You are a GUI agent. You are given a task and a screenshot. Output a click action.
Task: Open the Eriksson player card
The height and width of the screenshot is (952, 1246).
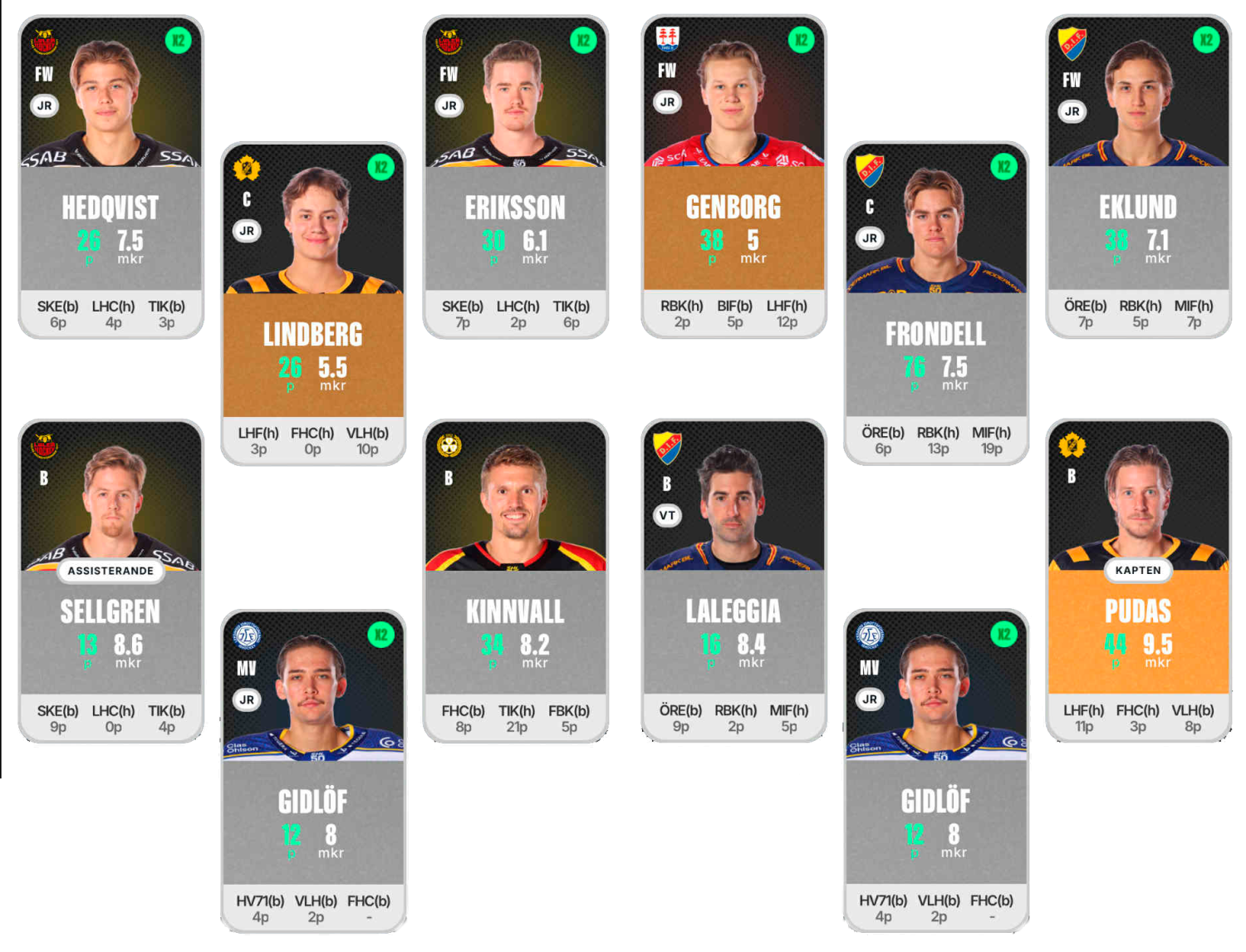click(515, 176)
